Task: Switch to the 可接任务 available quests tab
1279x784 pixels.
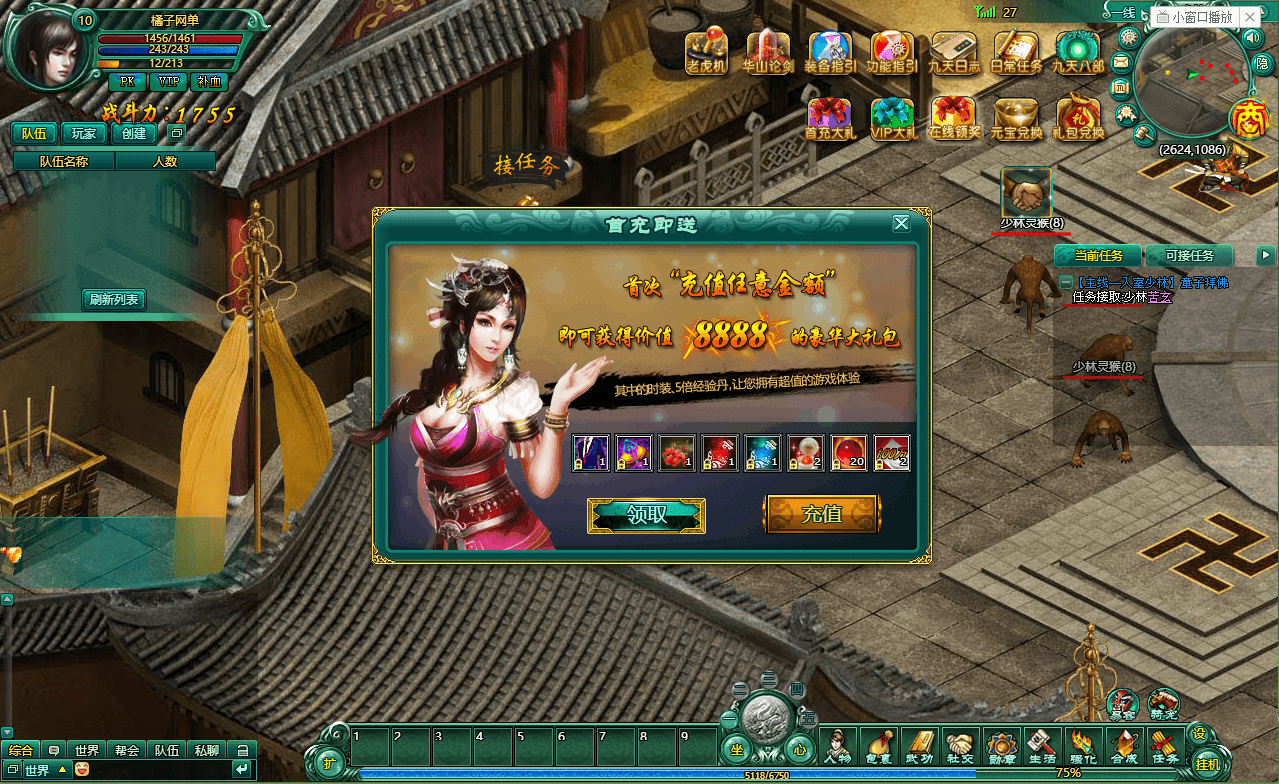Action: coord(1189,256)
